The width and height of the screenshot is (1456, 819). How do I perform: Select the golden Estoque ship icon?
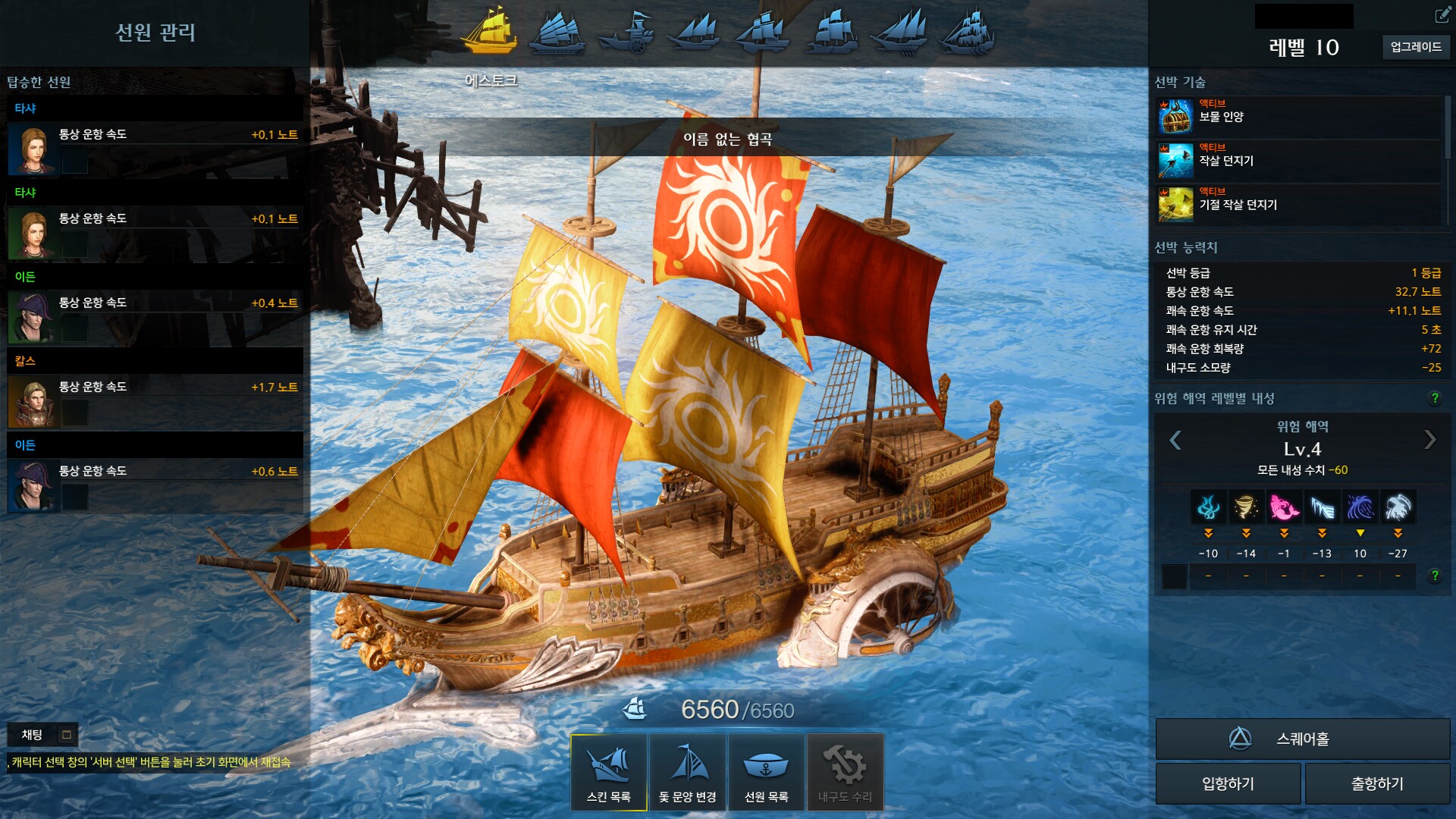click(490, 32)
